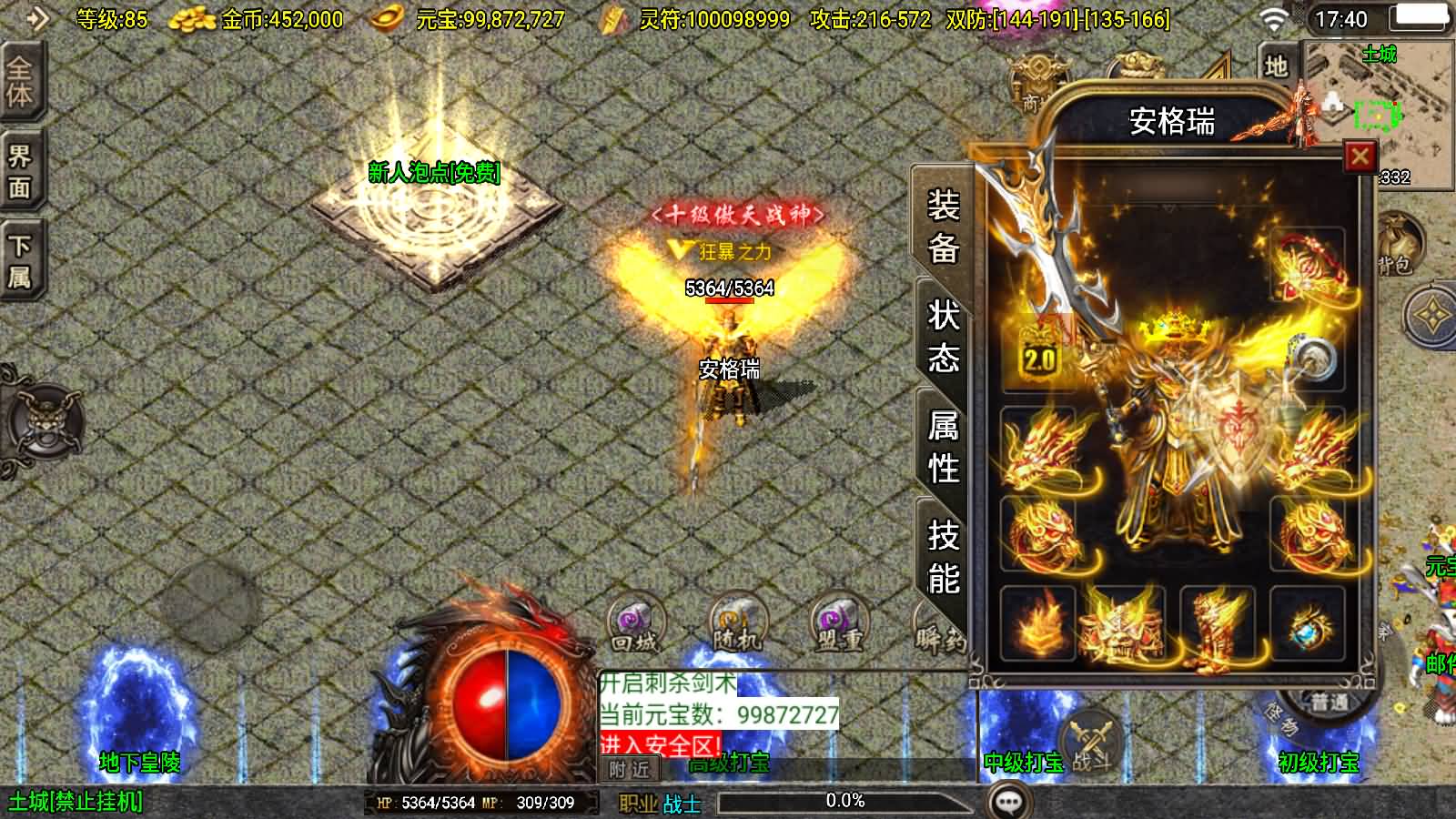
Task: Use the 随机 random teleport scroll
Action: pos(737,624)
